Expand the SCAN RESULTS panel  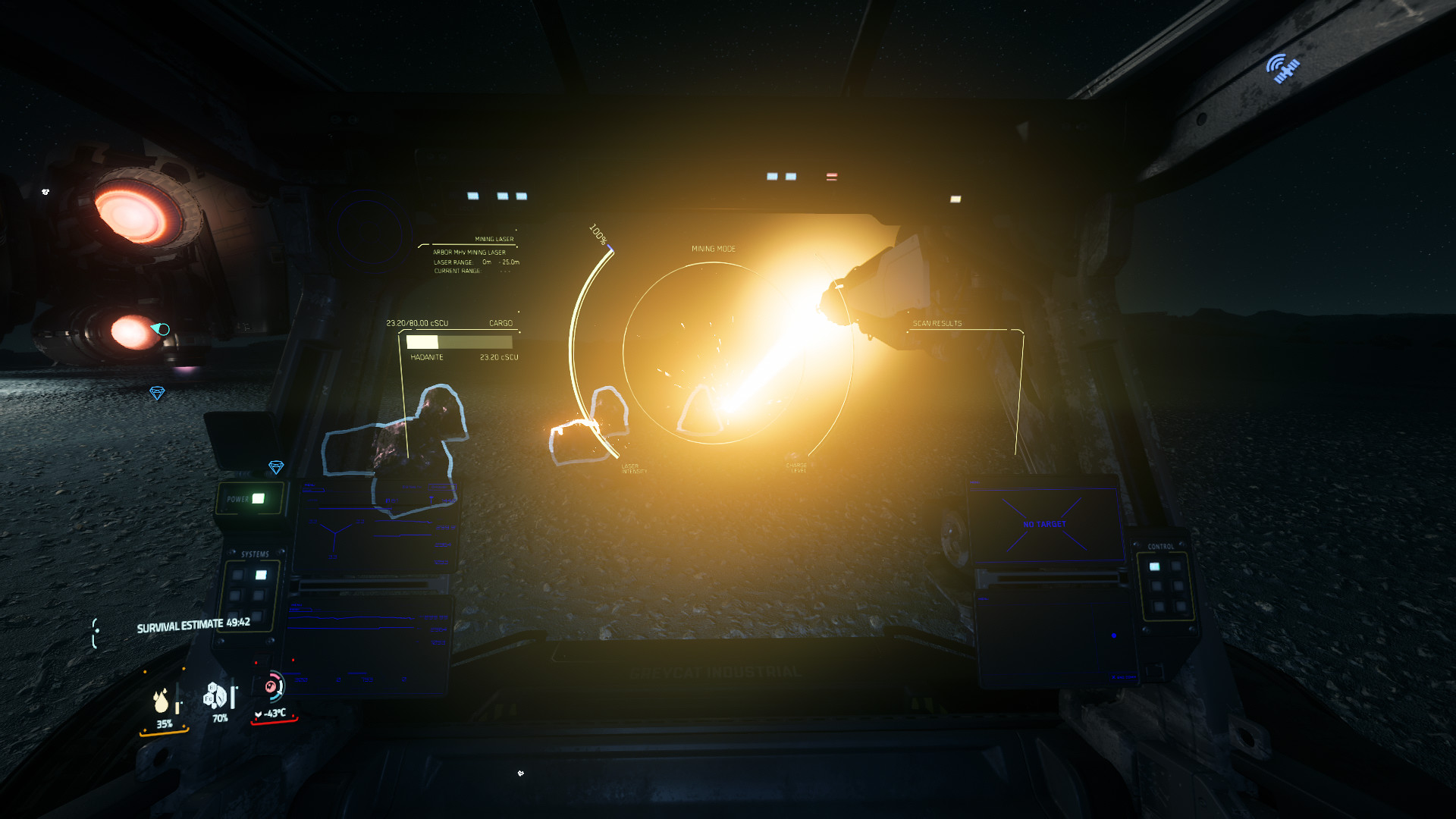coord(937,322)
